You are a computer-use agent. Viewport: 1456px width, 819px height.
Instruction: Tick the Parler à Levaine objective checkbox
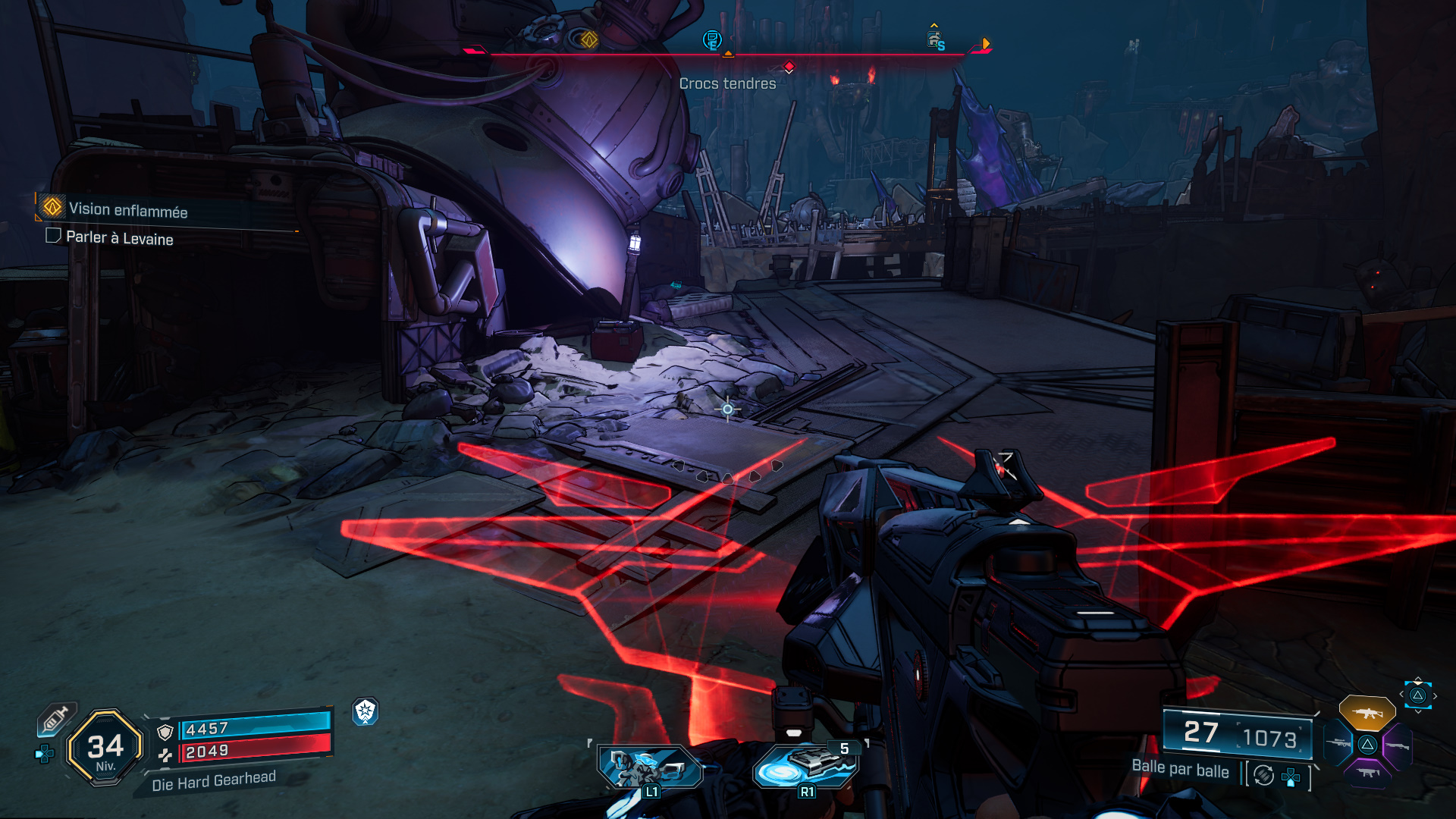click(53, 236)
